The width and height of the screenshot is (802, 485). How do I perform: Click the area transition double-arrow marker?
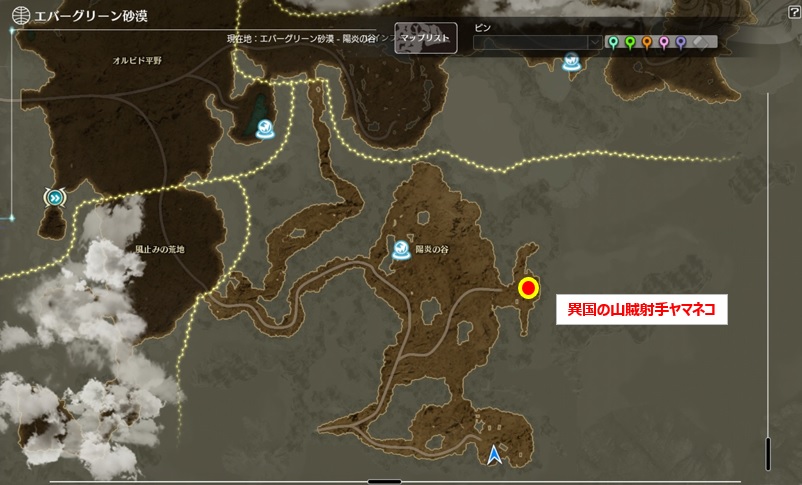click(53, 198)
